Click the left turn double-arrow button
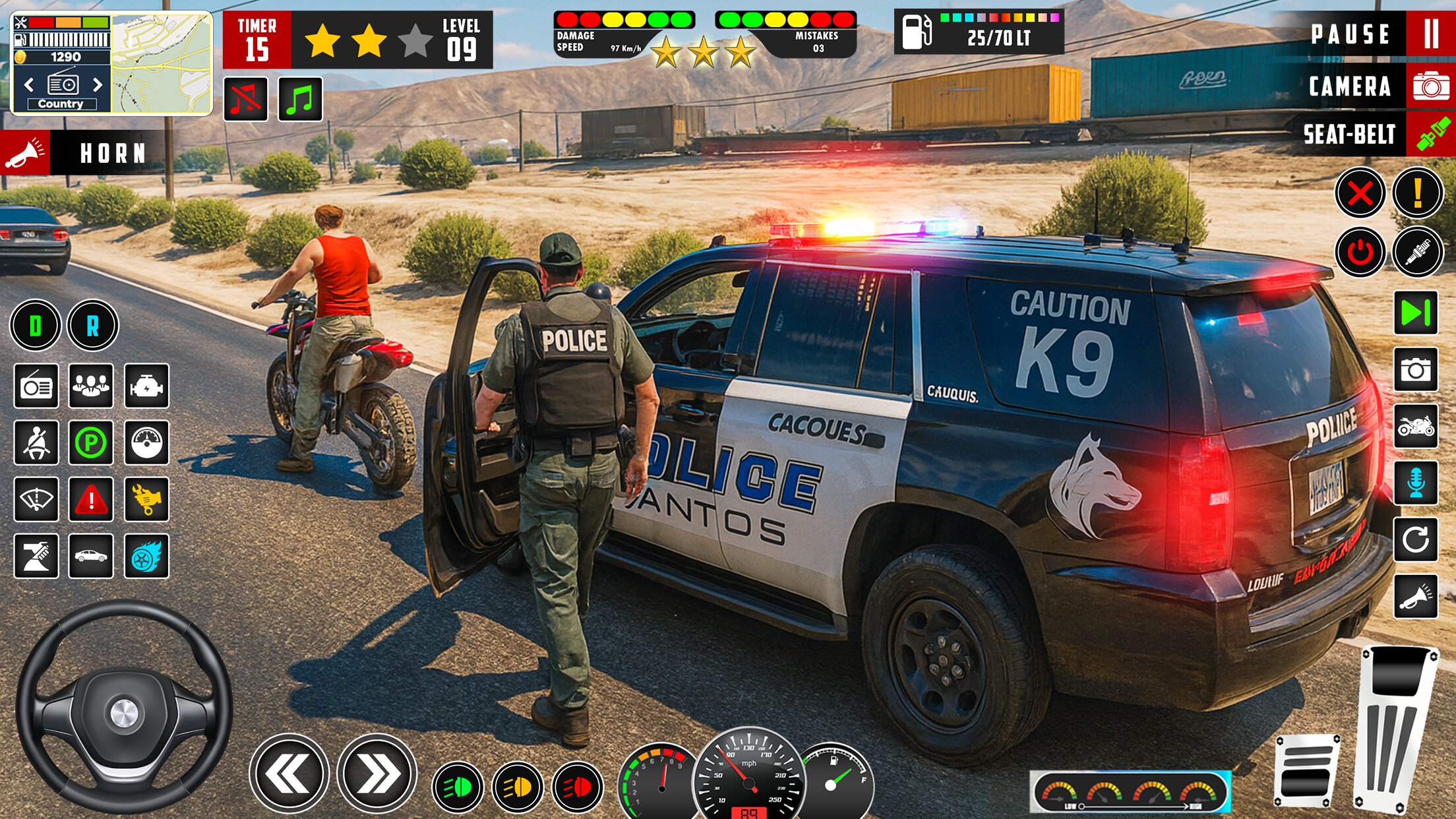 tap(289, 773)
